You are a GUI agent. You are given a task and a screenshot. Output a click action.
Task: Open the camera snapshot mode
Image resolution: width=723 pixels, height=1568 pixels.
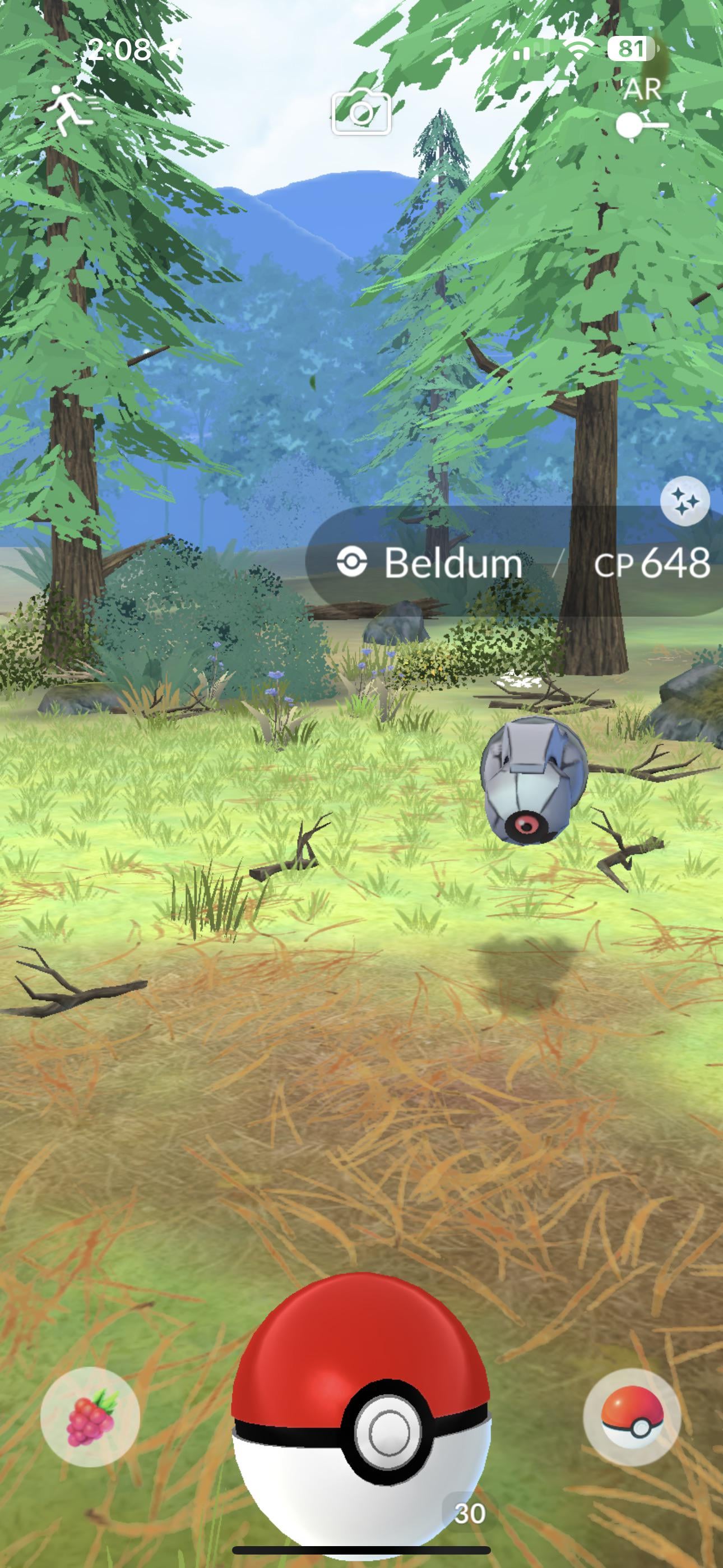[x=361, y=112]
